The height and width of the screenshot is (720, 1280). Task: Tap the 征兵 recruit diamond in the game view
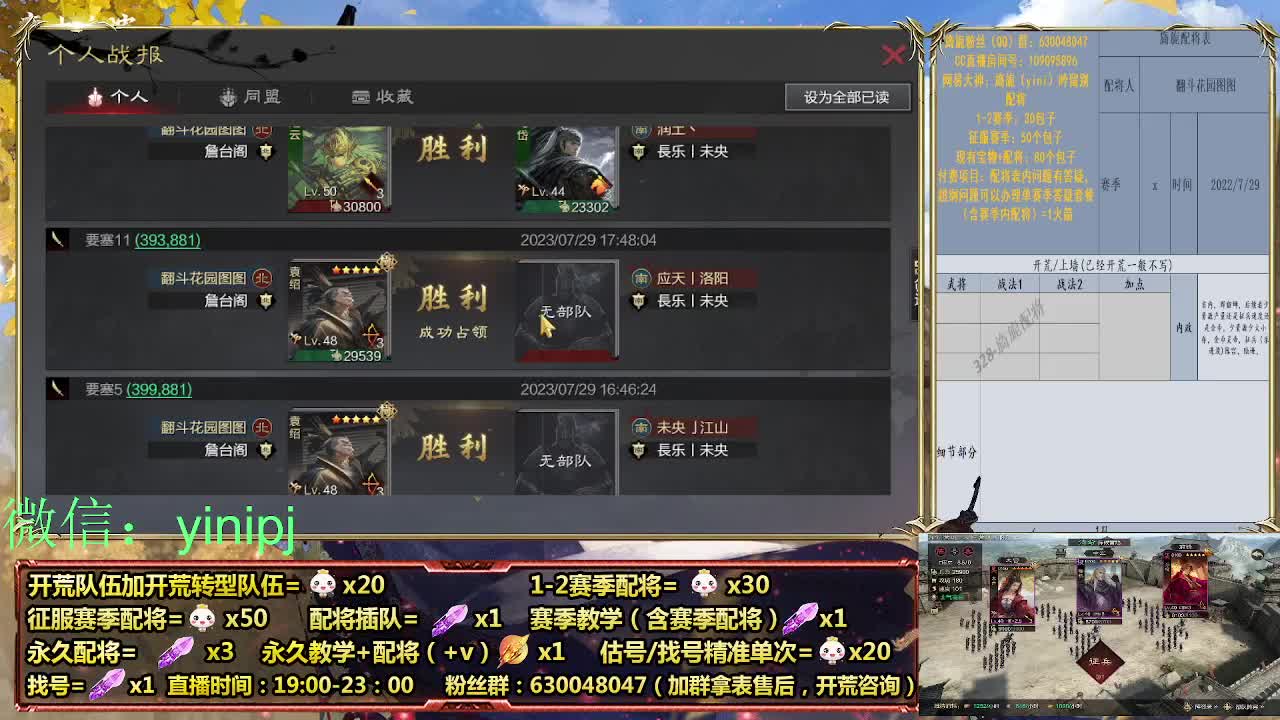click(1100, 660)
